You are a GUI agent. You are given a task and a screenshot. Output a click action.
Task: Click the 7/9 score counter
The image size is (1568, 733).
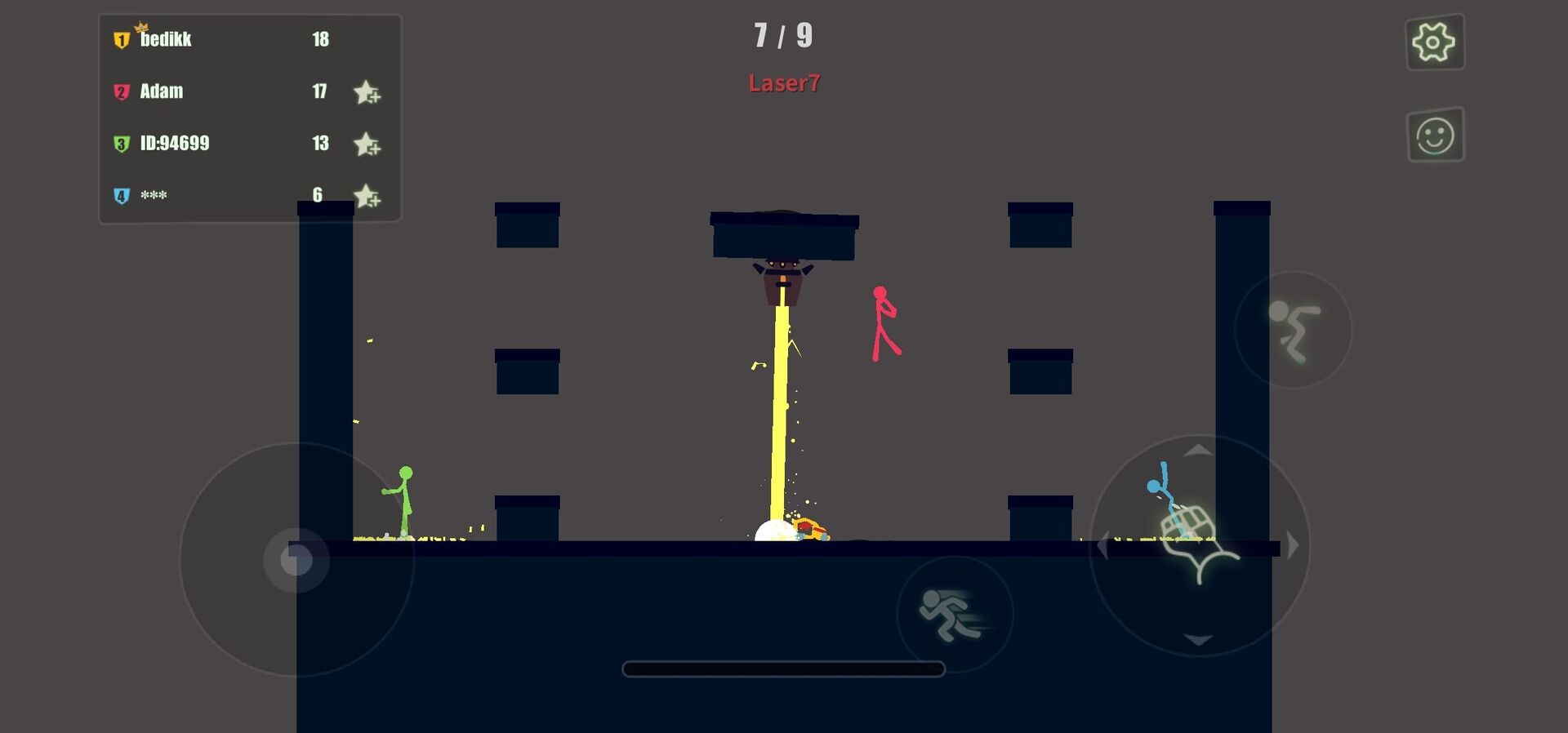click(x=784, y=36)
